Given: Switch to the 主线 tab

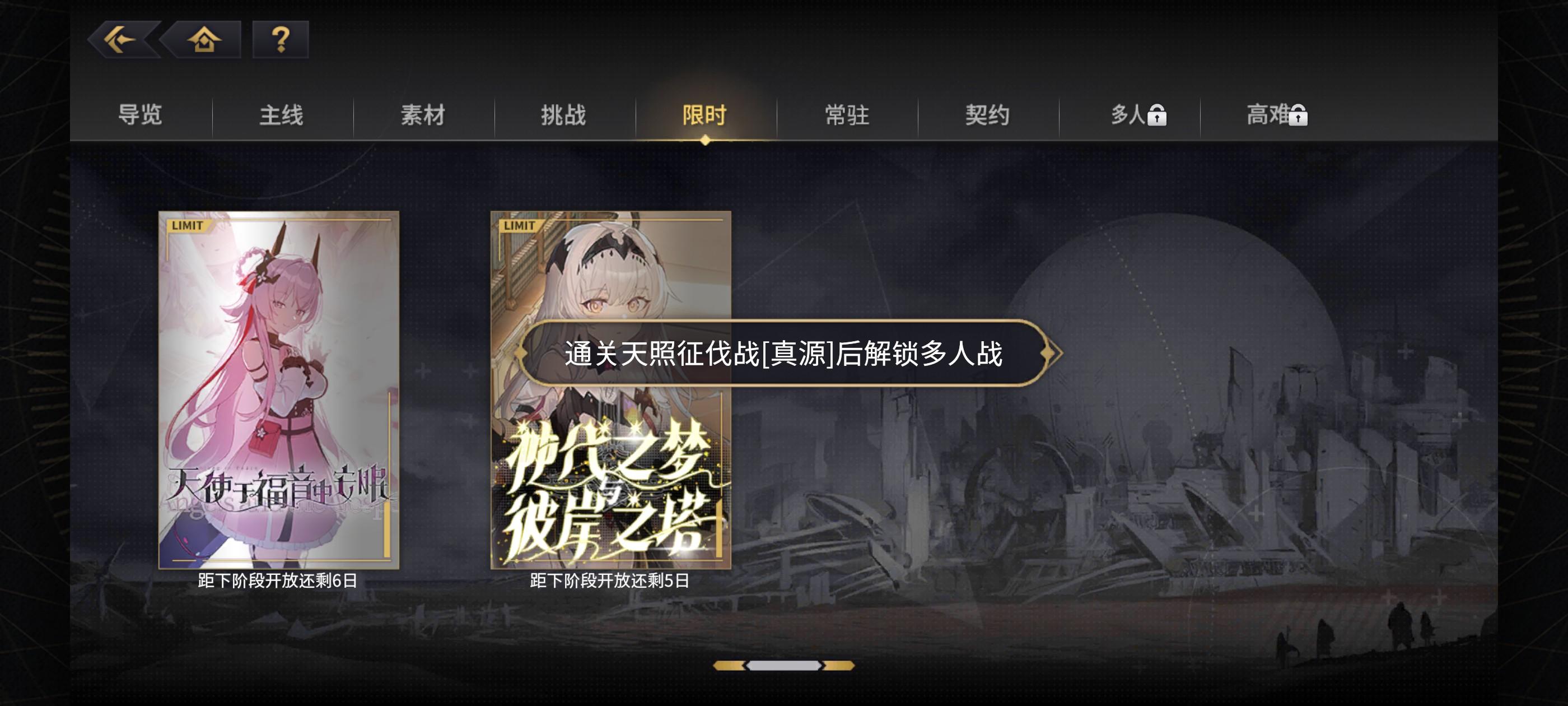Looking at the screenshot, I should (x=282, y=115).
